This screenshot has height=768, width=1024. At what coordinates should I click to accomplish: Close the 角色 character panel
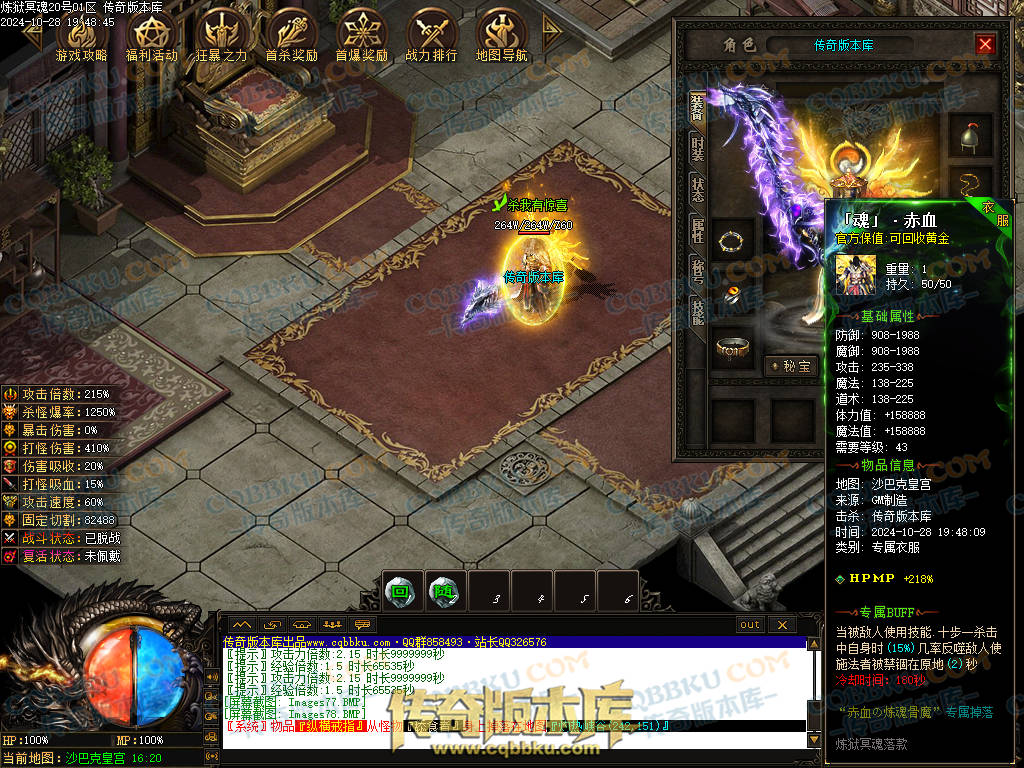985,45
